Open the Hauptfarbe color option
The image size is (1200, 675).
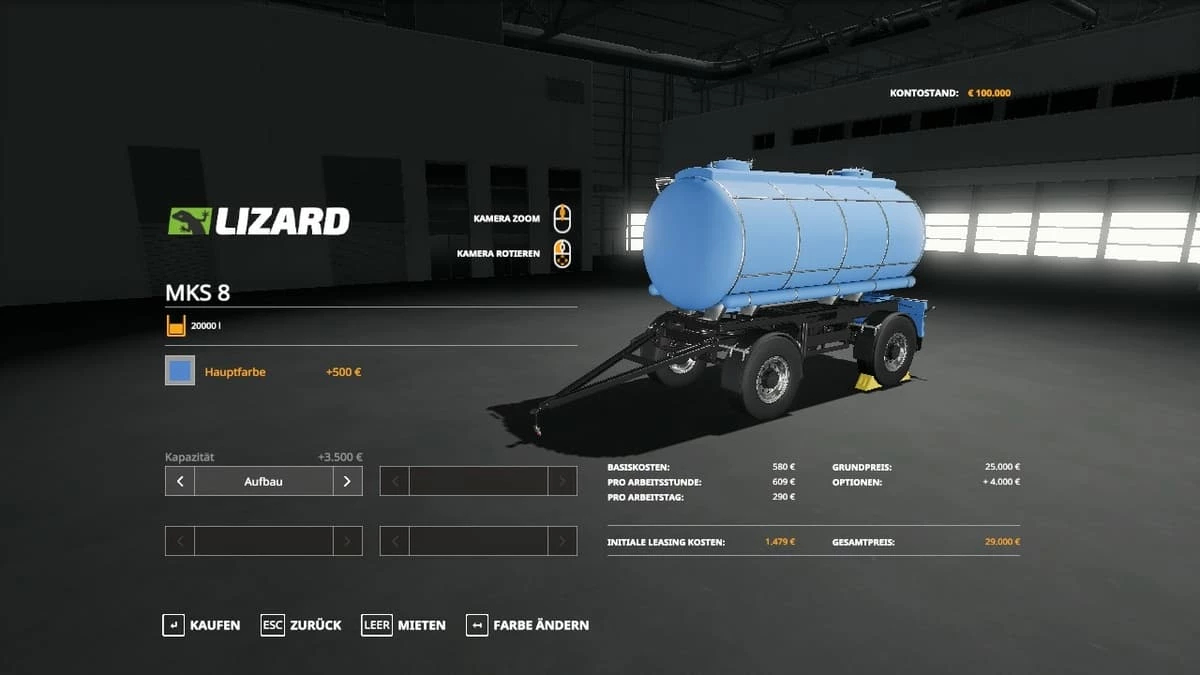(x=235, y=372)
